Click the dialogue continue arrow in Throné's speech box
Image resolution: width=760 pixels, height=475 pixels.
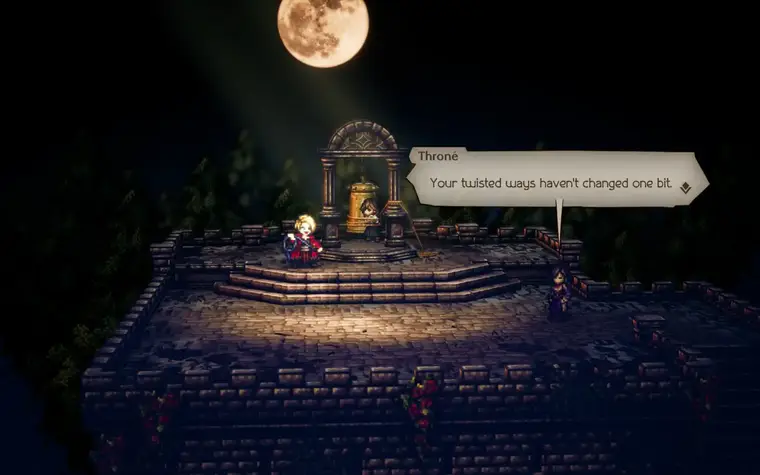coord(685,187)
